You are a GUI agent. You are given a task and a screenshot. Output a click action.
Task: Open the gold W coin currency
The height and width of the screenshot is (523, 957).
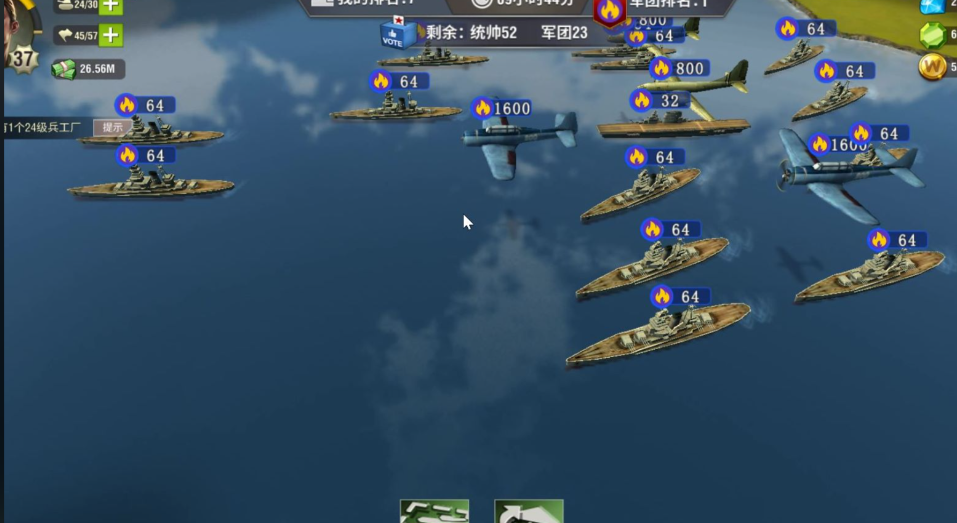[x=932, y=67]
